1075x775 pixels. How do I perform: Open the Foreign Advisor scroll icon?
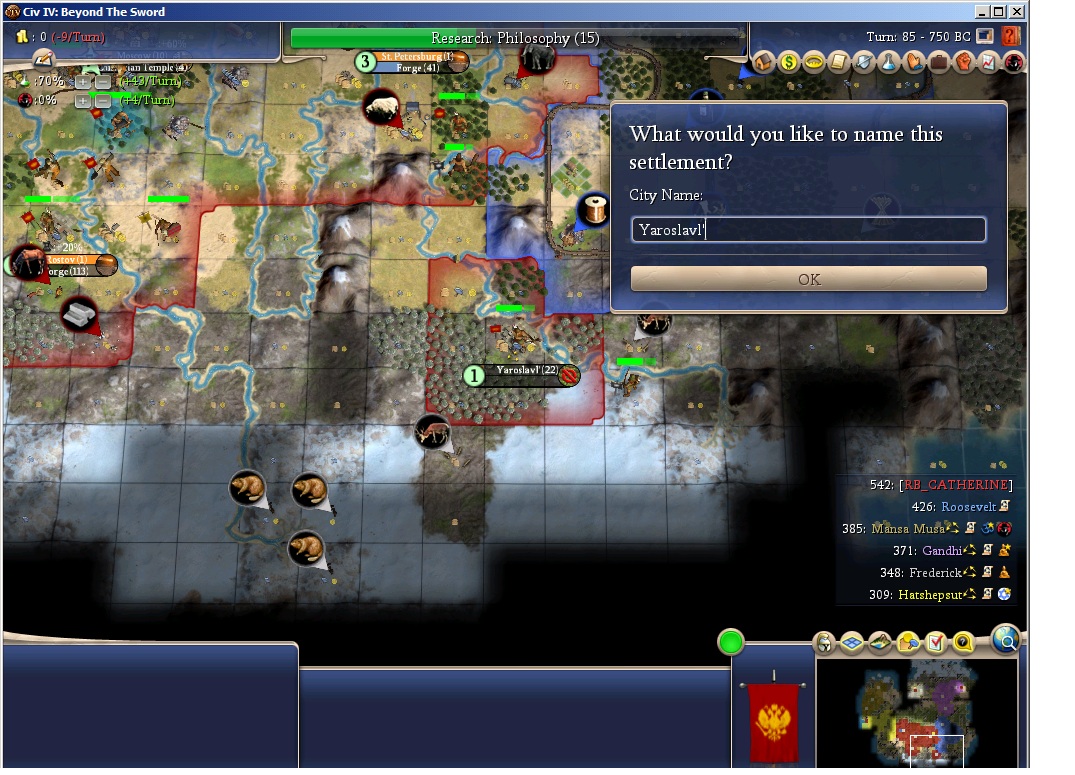click(x=839, y=63)
